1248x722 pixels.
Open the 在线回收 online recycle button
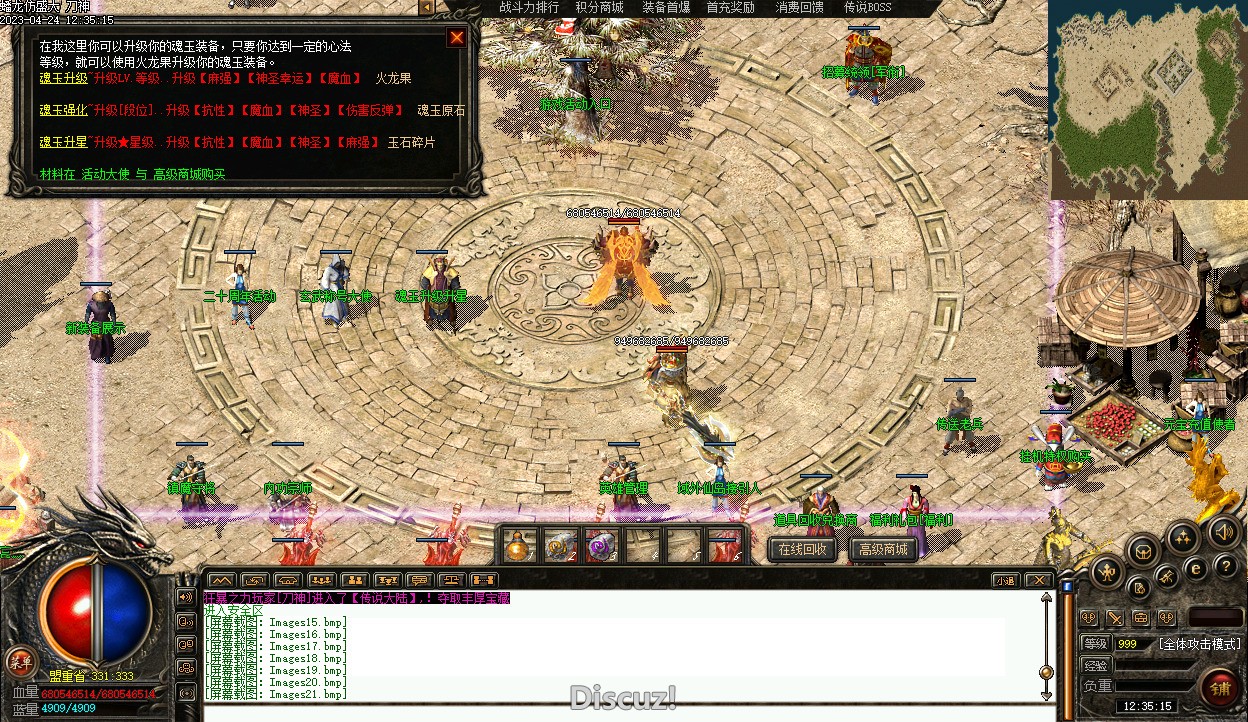(802, 549)
